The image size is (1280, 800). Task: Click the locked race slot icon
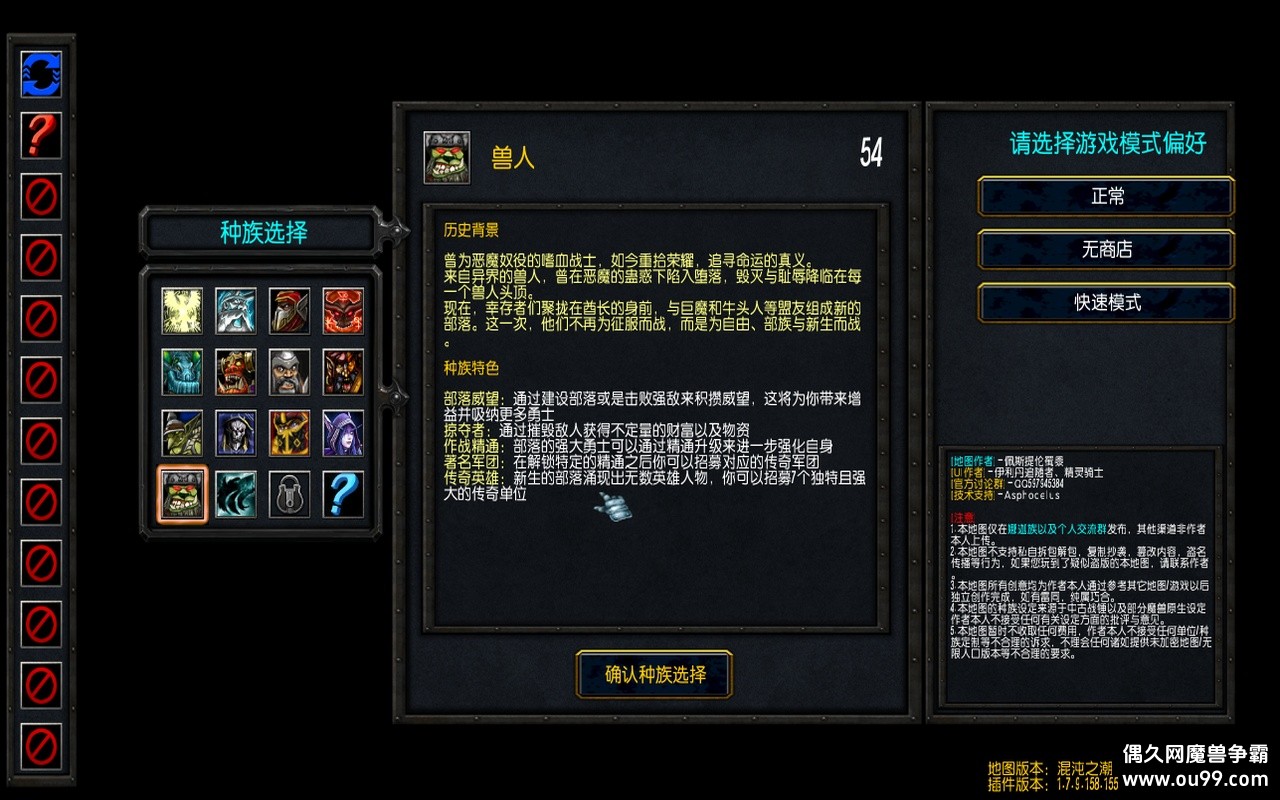(290, 493)
